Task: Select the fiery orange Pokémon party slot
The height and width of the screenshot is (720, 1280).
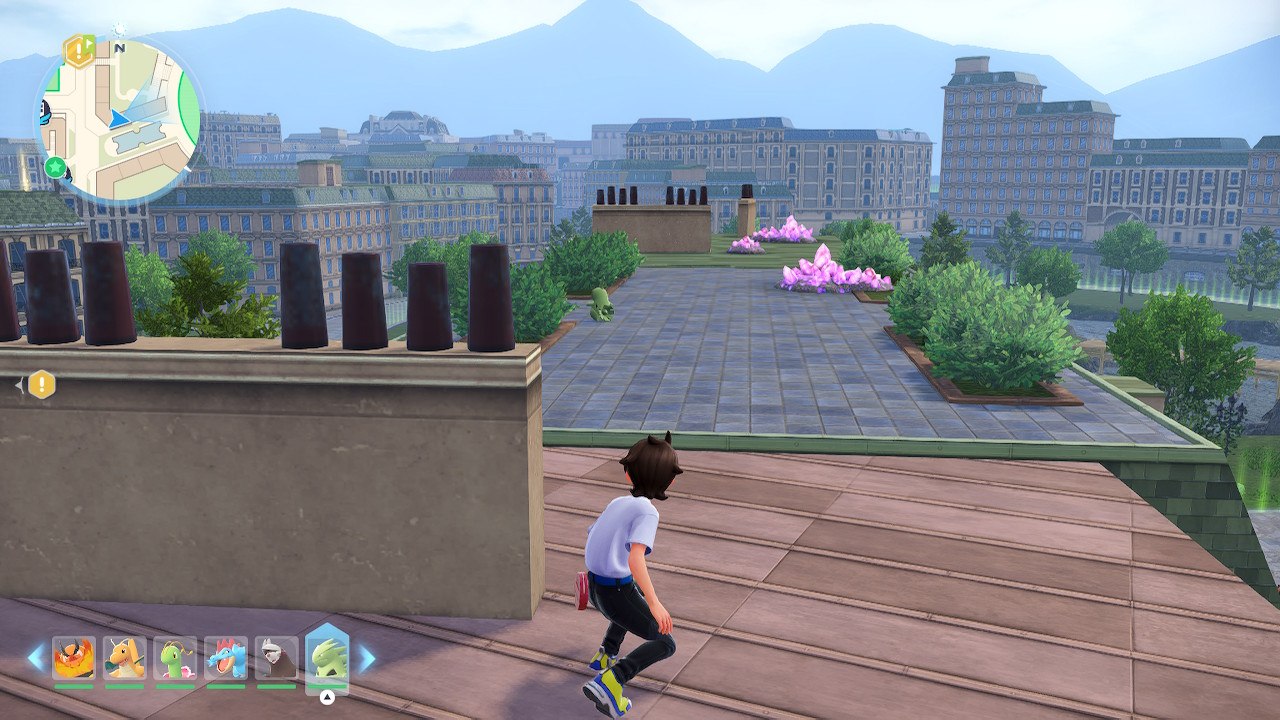Action: pyautogui.click(x=74, y=658)
